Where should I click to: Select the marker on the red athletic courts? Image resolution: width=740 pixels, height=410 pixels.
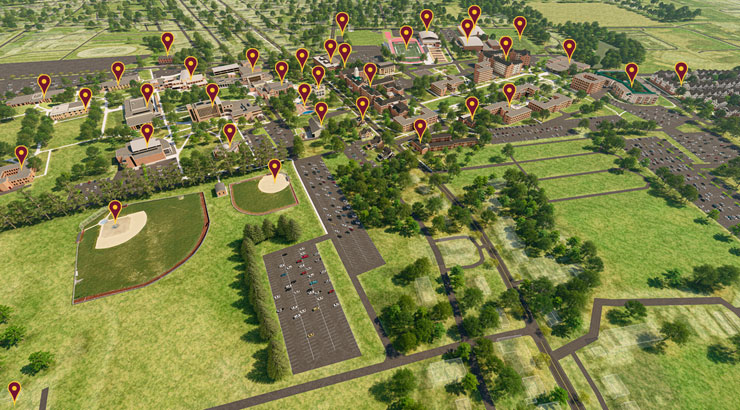click(406, 34)
